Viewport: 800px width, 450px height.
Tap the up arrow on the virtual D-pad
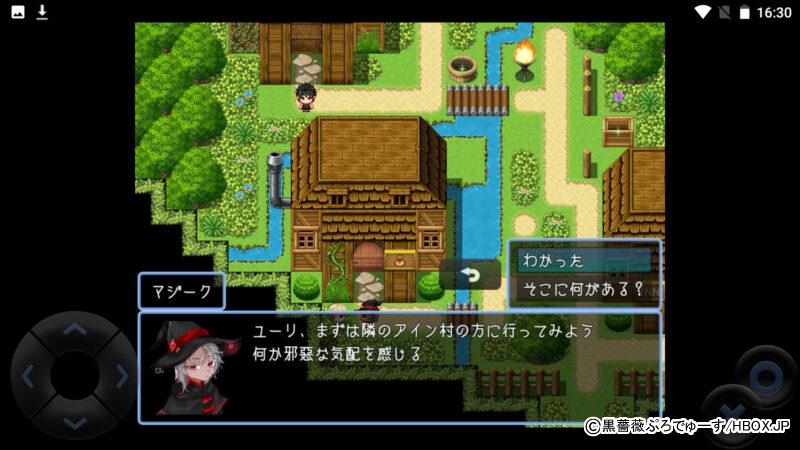point(74,329)
